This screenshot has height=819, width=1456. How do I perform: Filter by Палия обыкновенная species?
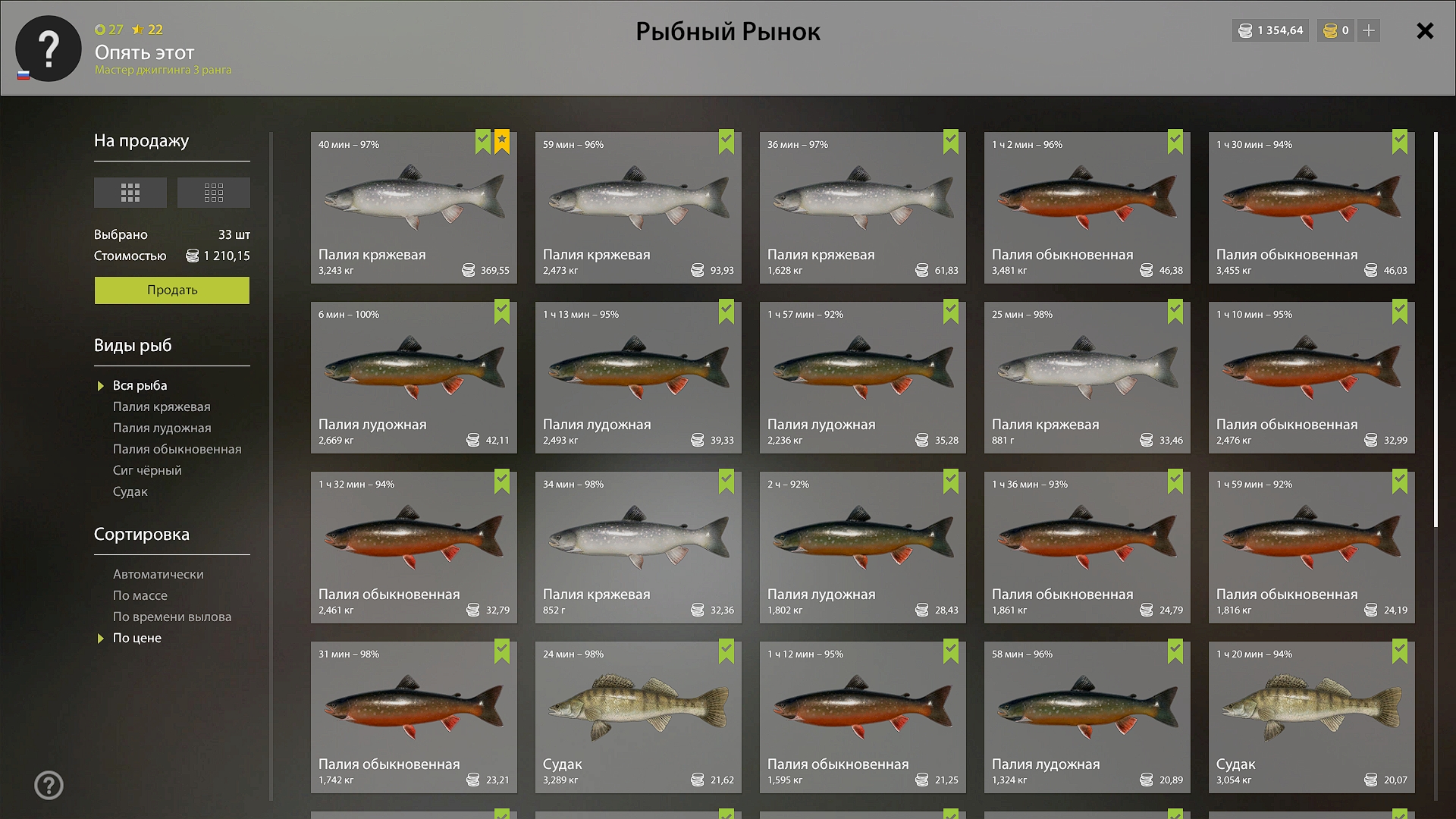coord(177,450)
